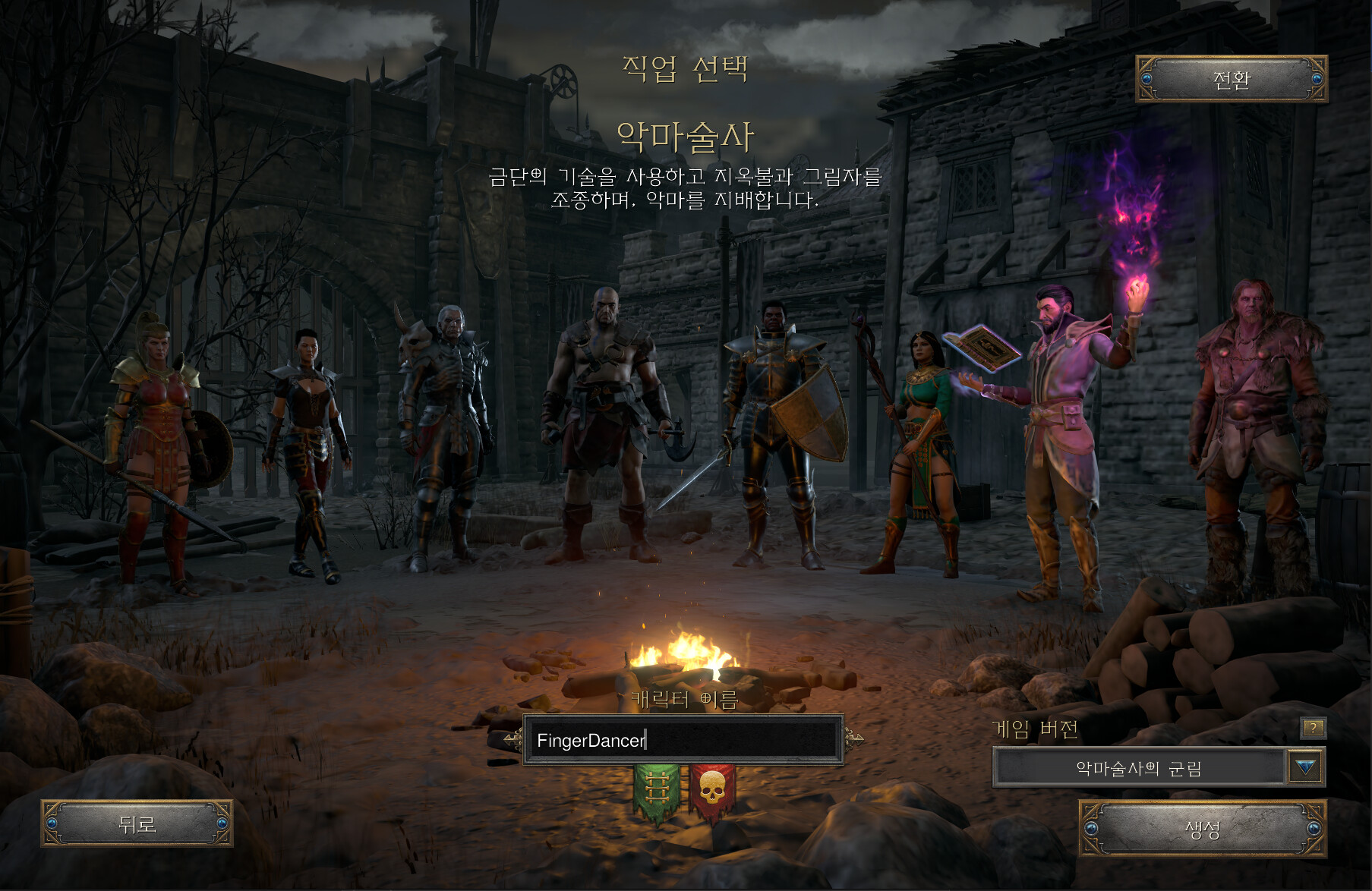Open the game version help question mark
Image resolution: width=1372 pixels, height=891 pixels.
point(1313,729)
